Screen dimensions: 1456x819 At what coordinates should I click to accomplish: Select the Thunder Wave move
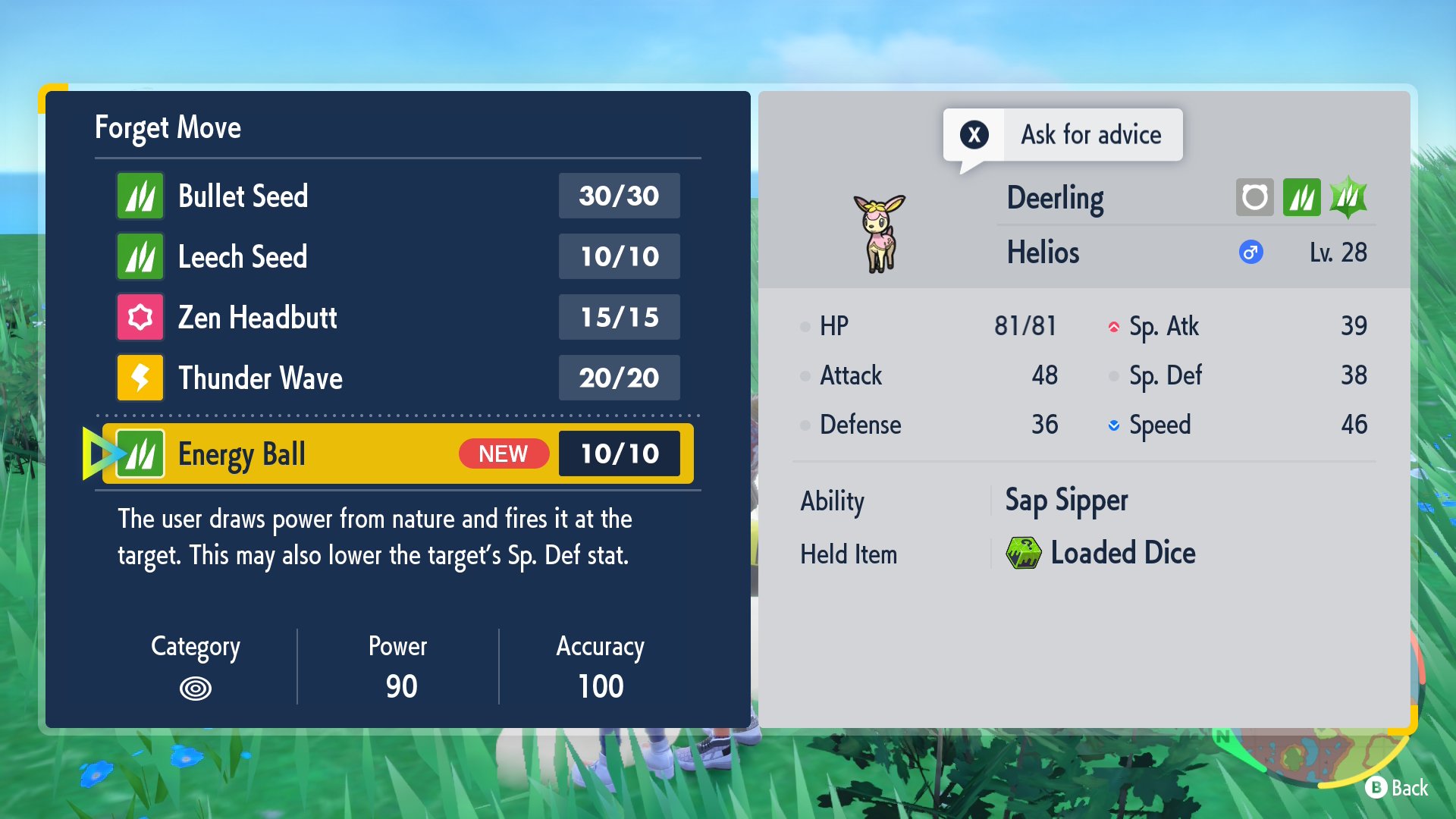pyautogui.click(x=397, y=378)
